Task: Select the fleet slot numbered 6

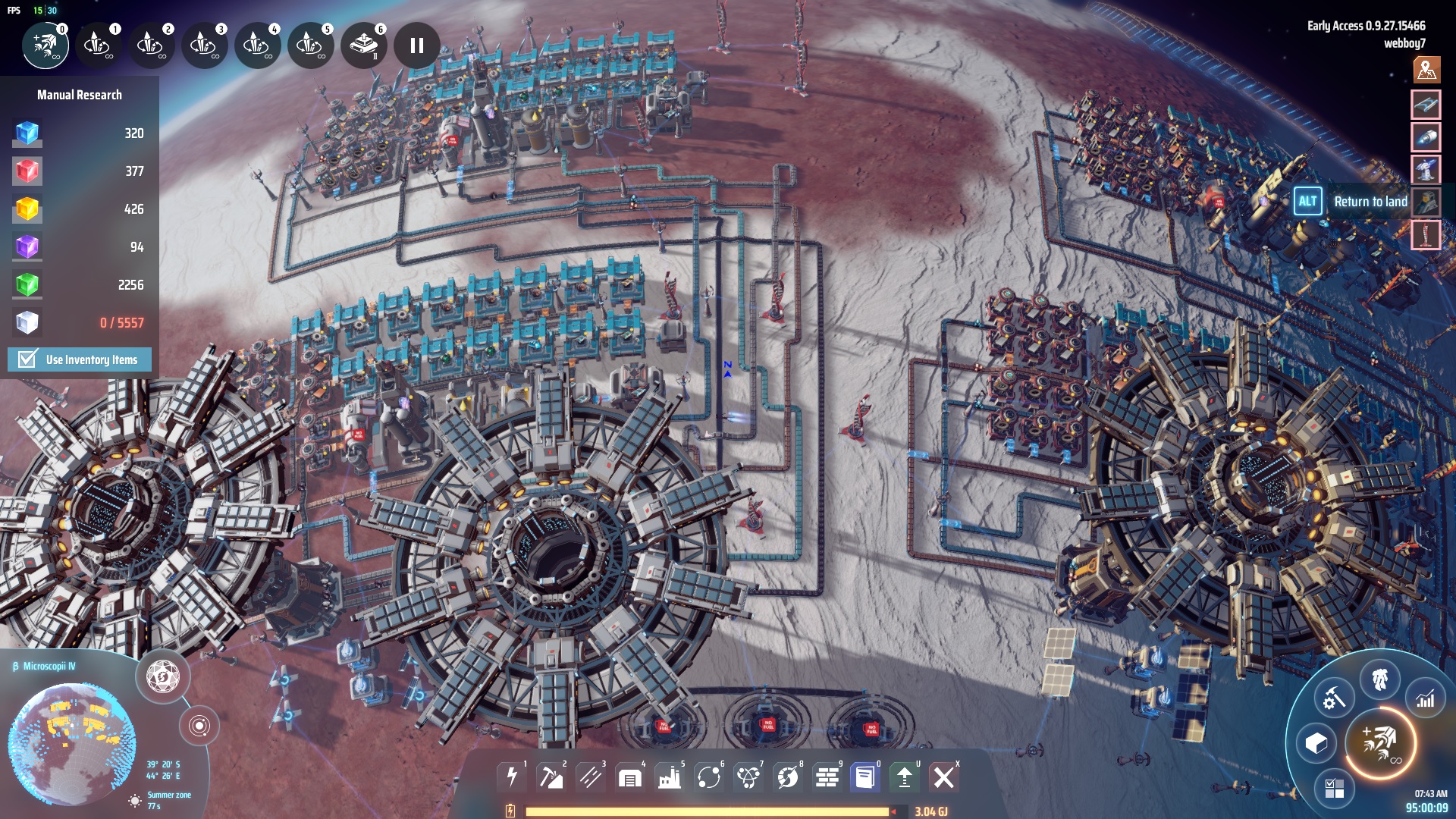Action: 364,45
